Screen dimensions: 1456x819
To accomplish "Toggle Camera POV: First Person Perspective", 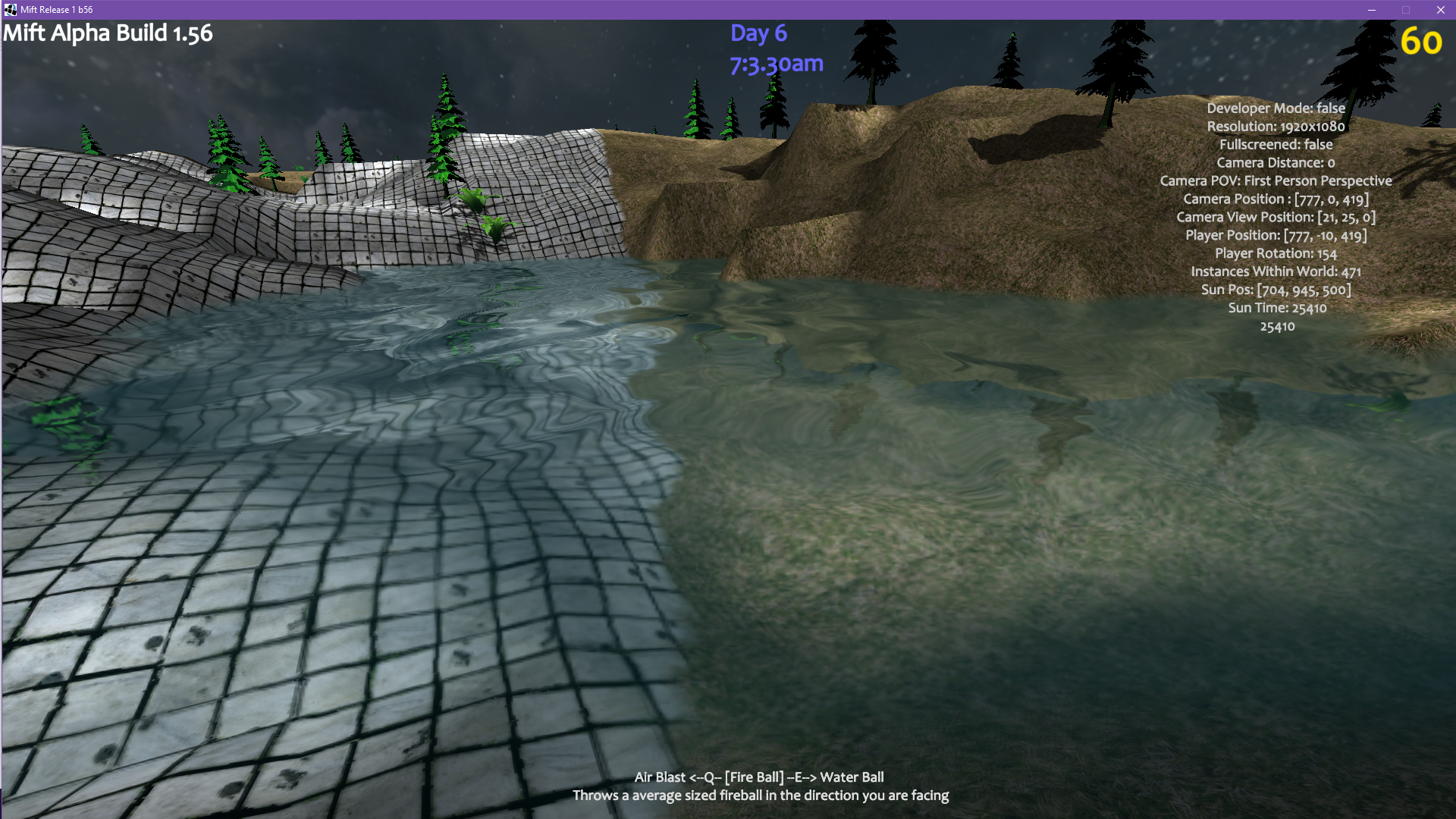I will click(x=1276, y=180).
